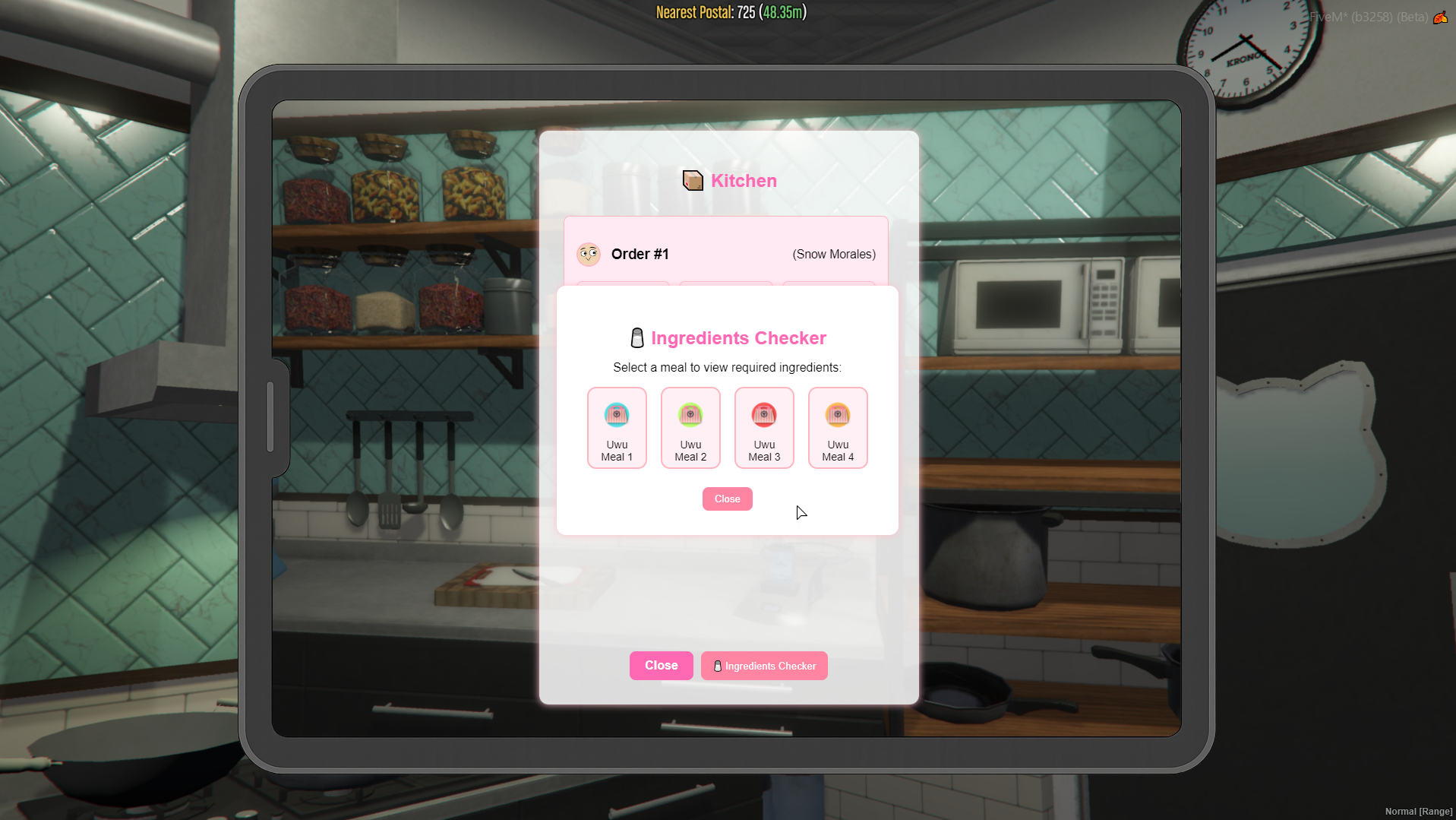Click the salt shaker icon inside Ingredients Checker button

tap(716, 666)
